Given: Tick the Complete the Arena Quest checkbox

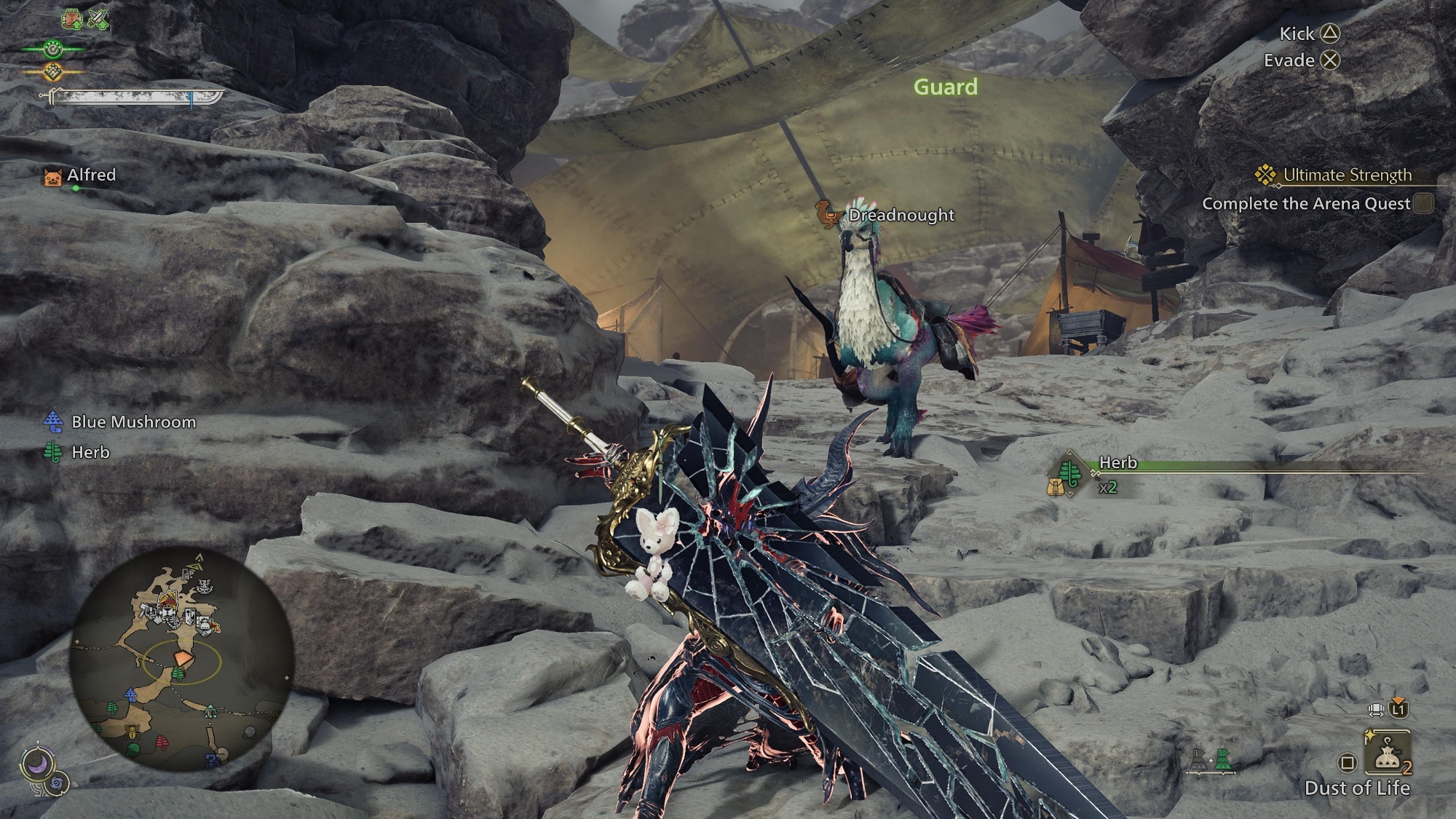Looking at the screenshot, I should pyautogui.click(x=1424, y=204).
